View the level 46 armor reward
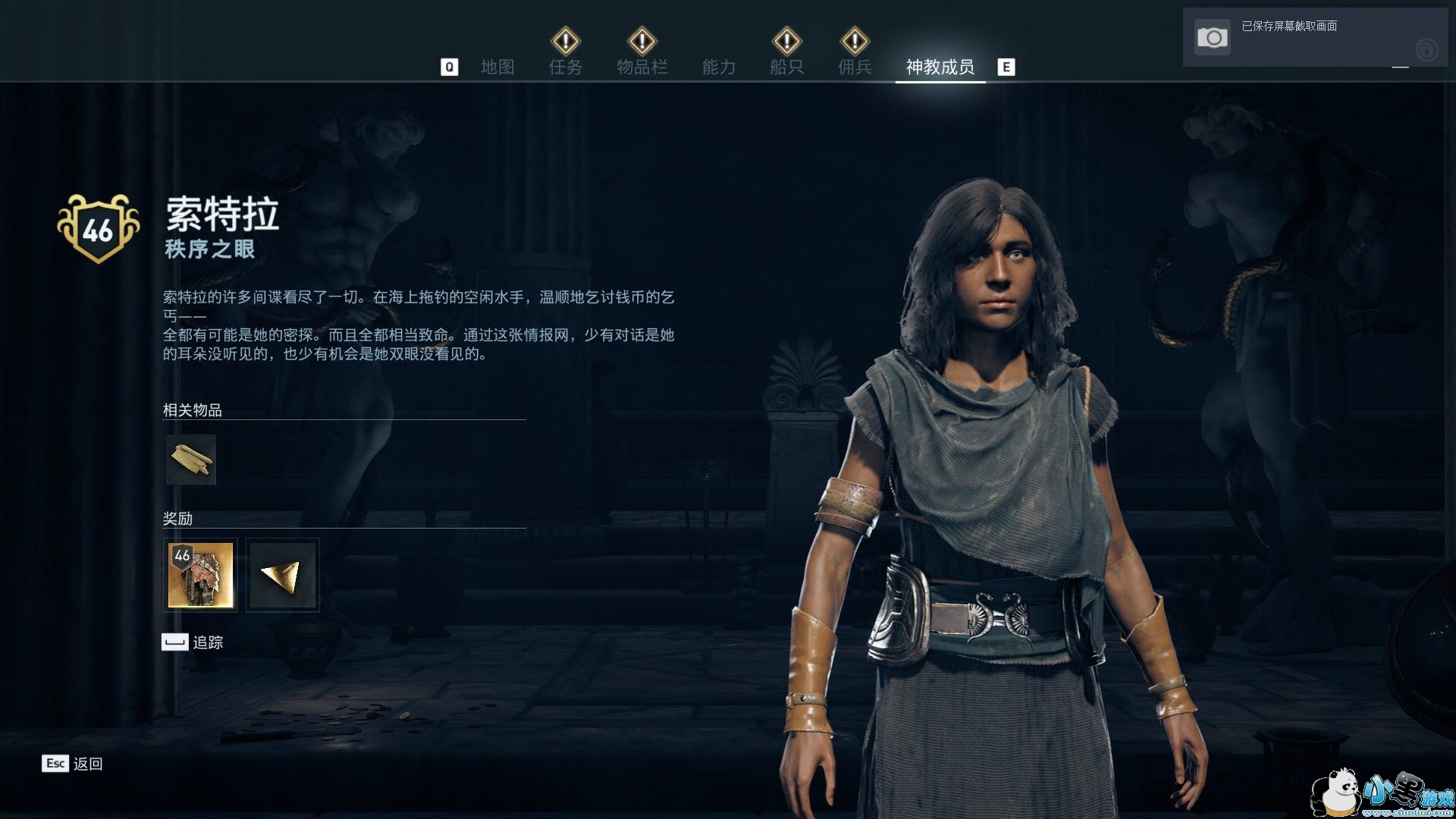The width and height of the screenshot is (1456, 819). 200,576
